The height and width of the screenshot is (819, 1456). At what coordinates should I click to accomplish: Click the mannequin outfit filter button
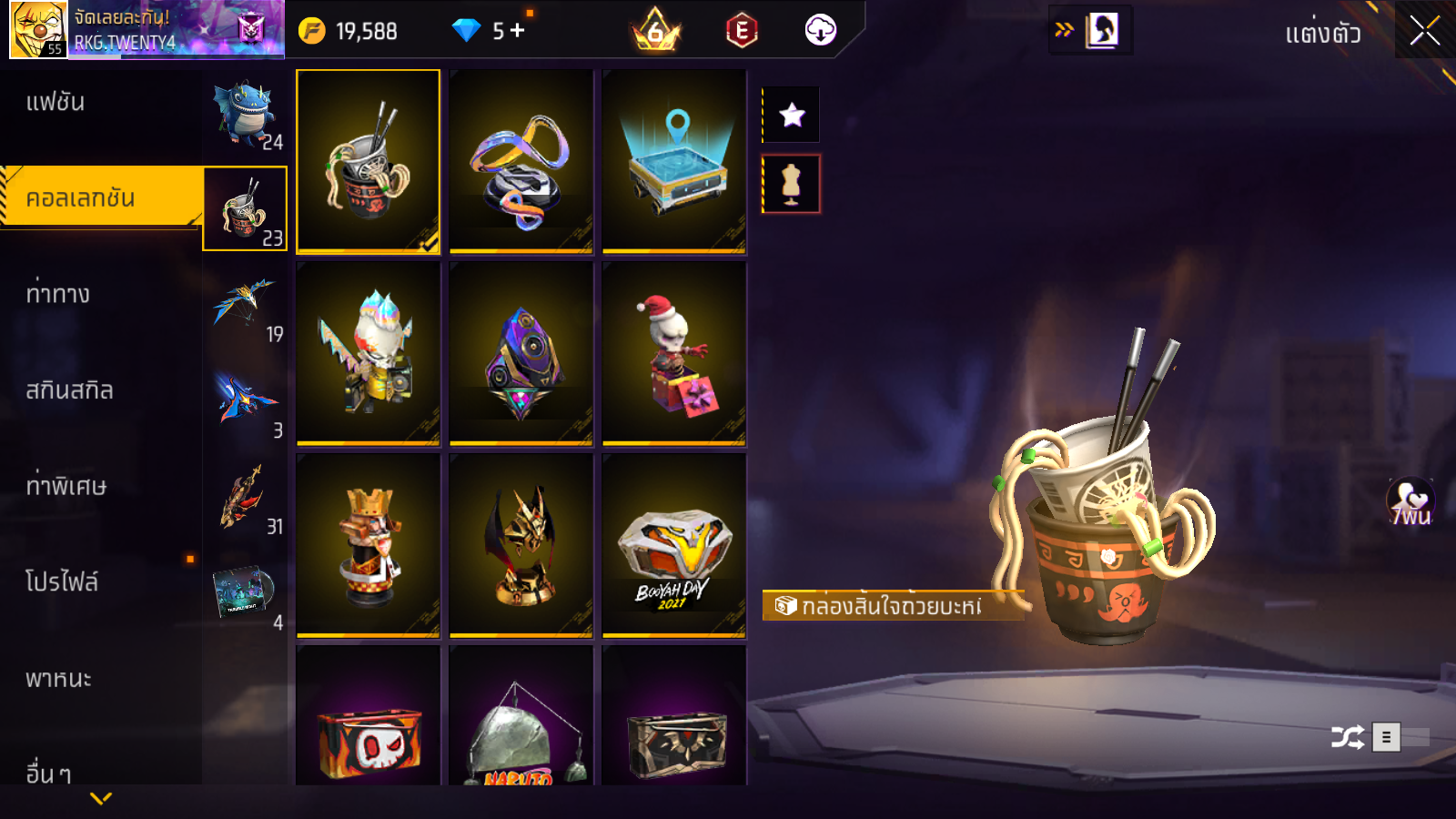pos(792,184)
